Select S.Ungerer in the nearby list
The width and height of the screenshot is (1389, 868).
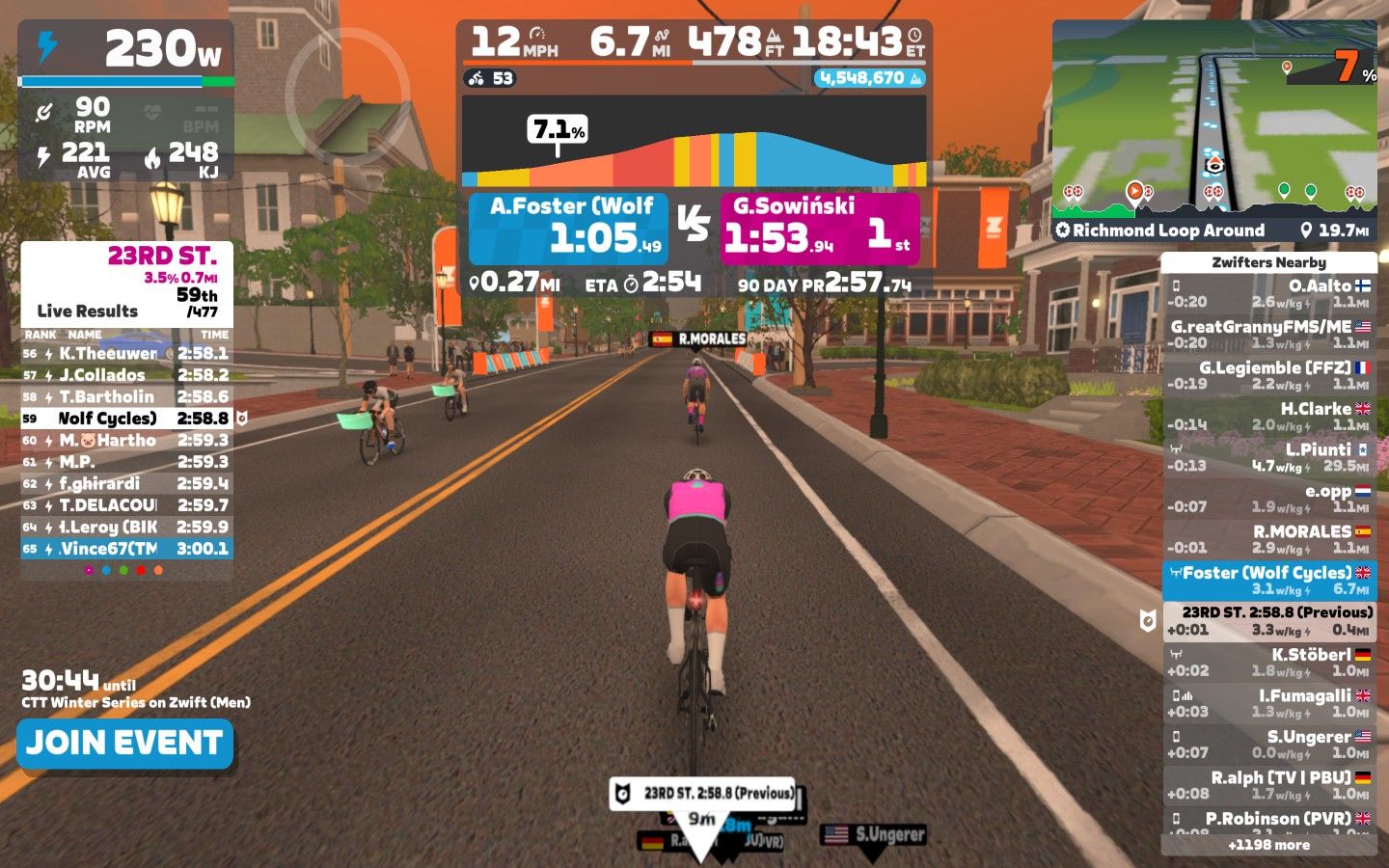[1268, 744]
